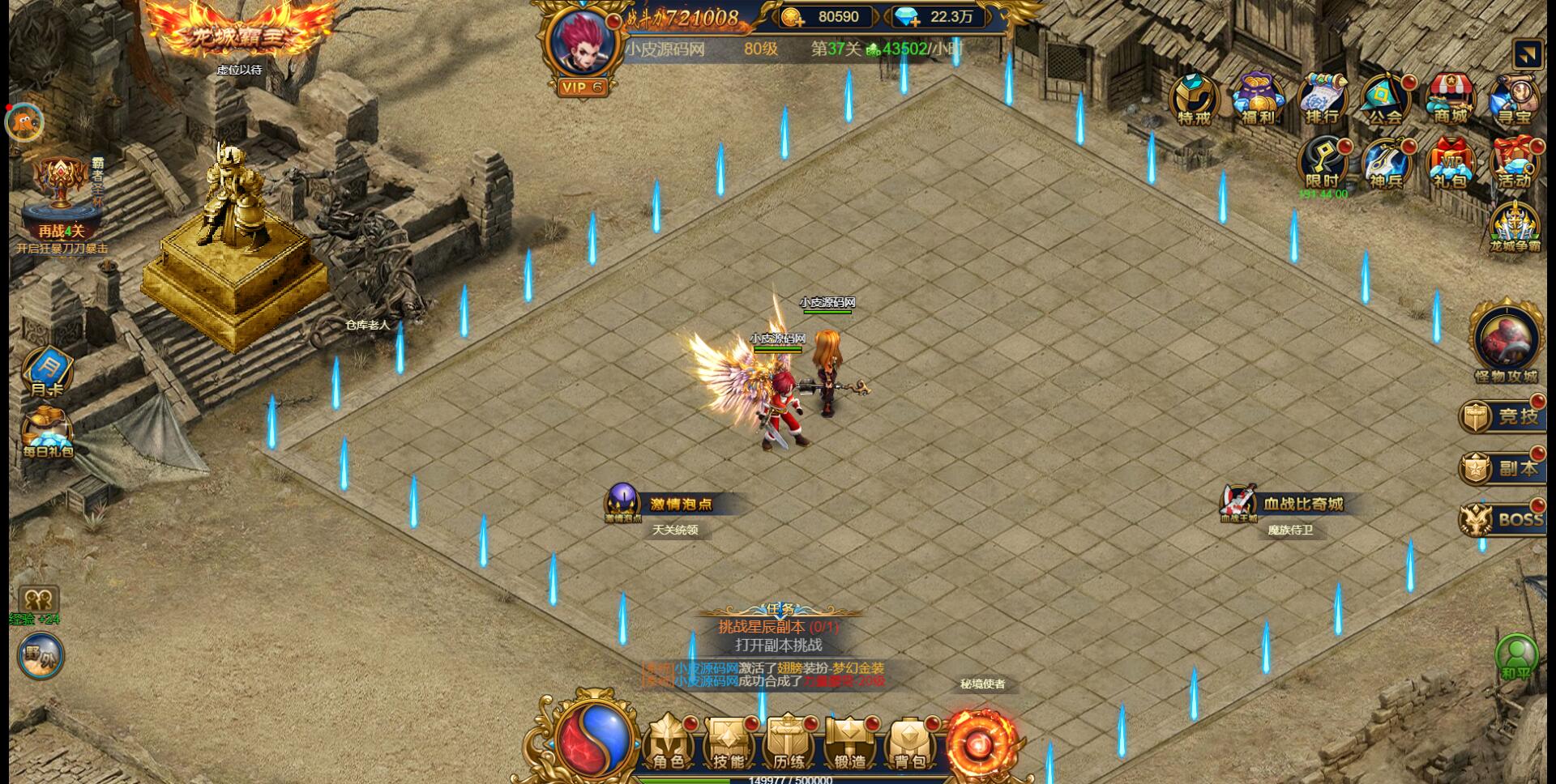This screenshot has height=784, width=1556.
Task: Open the 寻宝 (Treasure Hunt) feature
Action: [1515, 99]
